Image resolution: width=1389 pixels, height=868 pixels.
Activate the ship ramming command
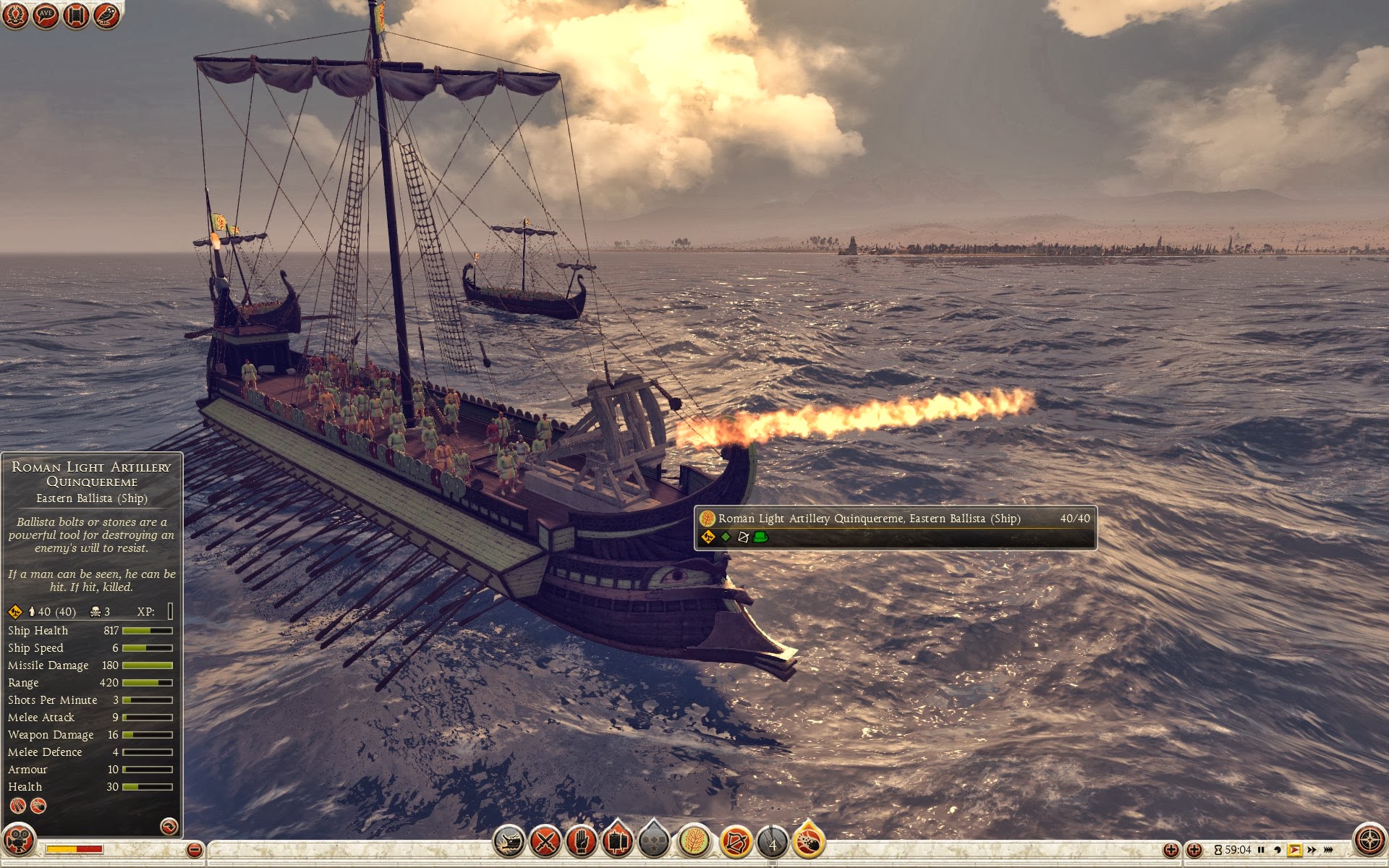[x=509, y=841]
